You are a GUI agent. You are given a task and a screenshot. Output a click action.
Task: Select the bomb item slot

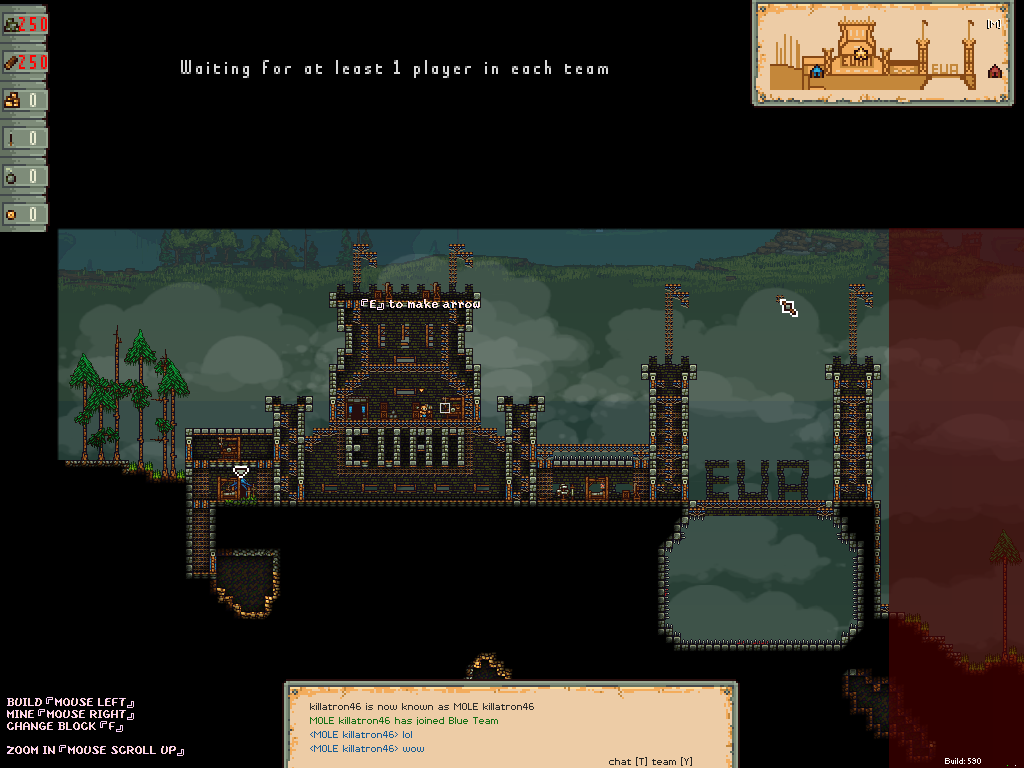click(25, 176)
